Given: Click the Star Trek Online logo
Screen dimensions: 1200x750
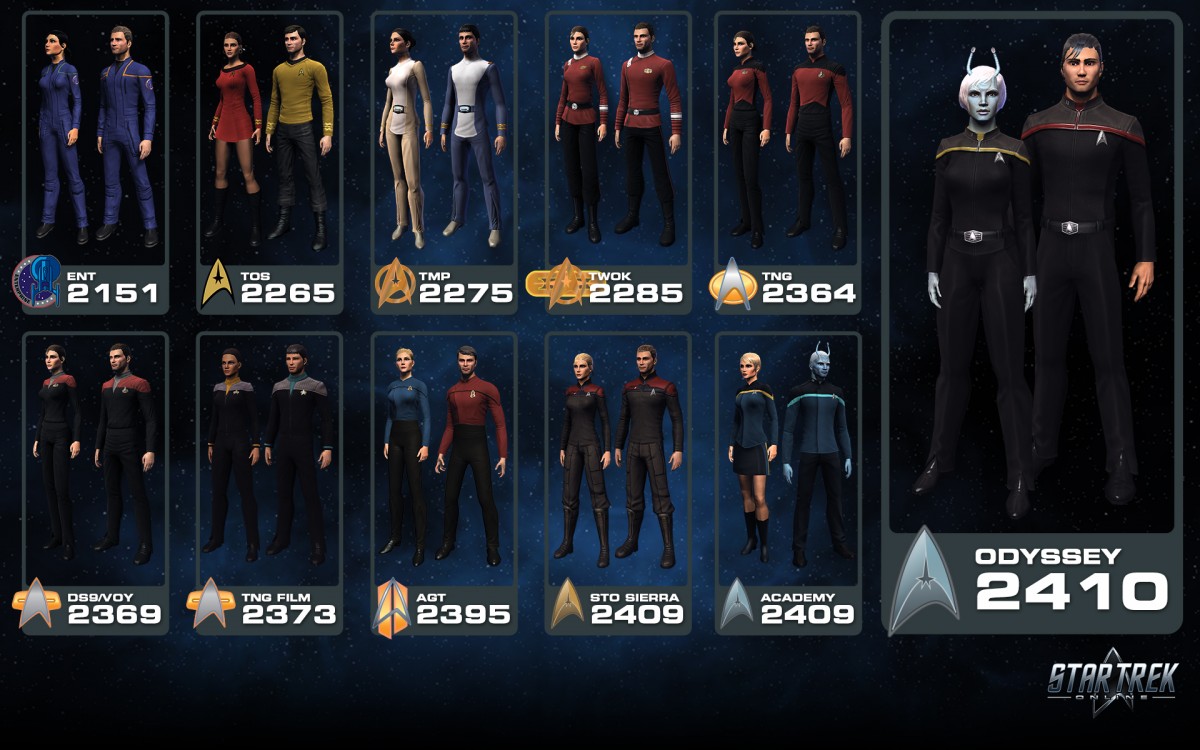Looking at the screenshot, I should pos(1113,682).
